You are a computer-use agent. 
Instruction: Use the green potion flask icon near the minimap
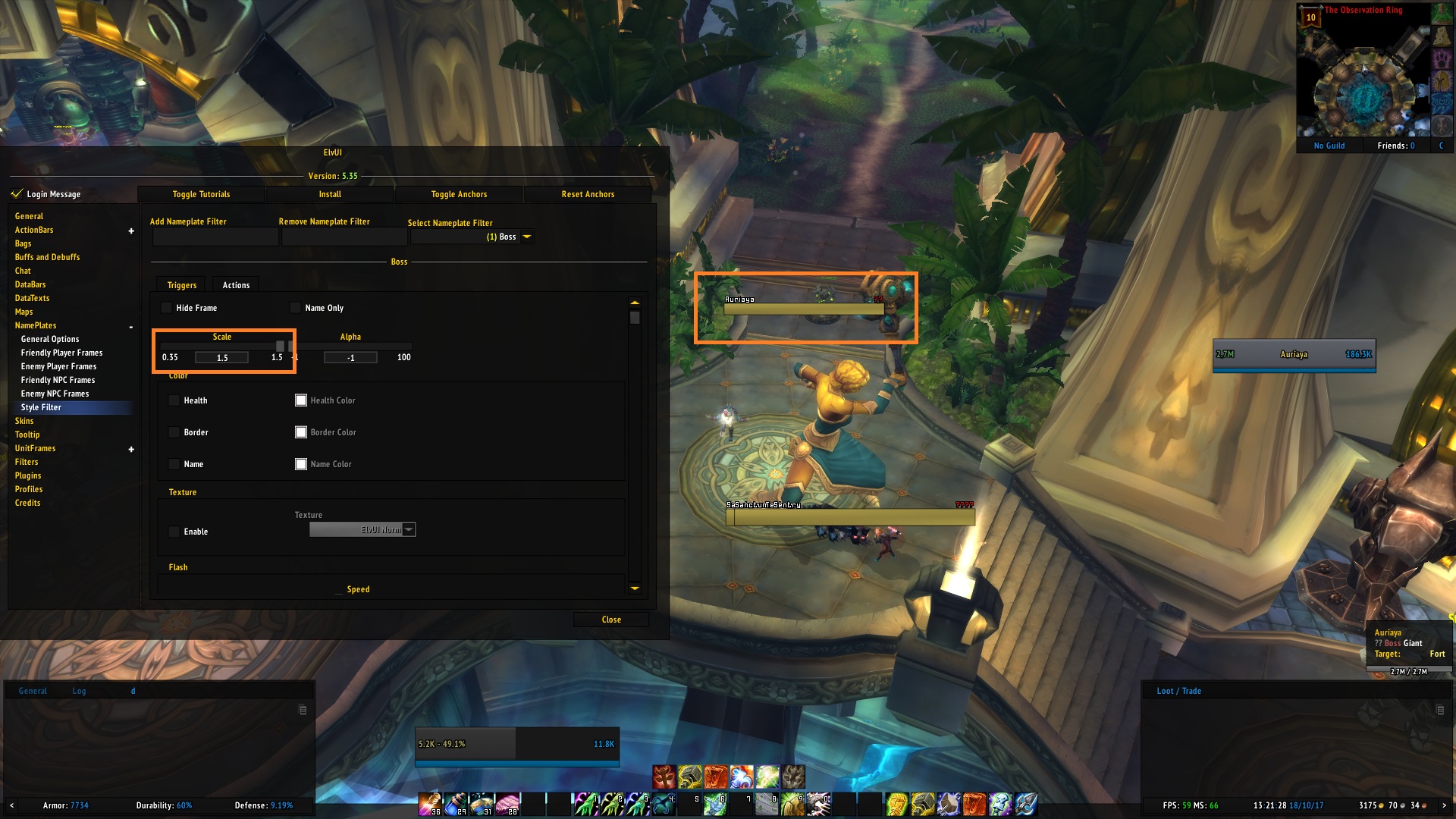point(1442,13)
